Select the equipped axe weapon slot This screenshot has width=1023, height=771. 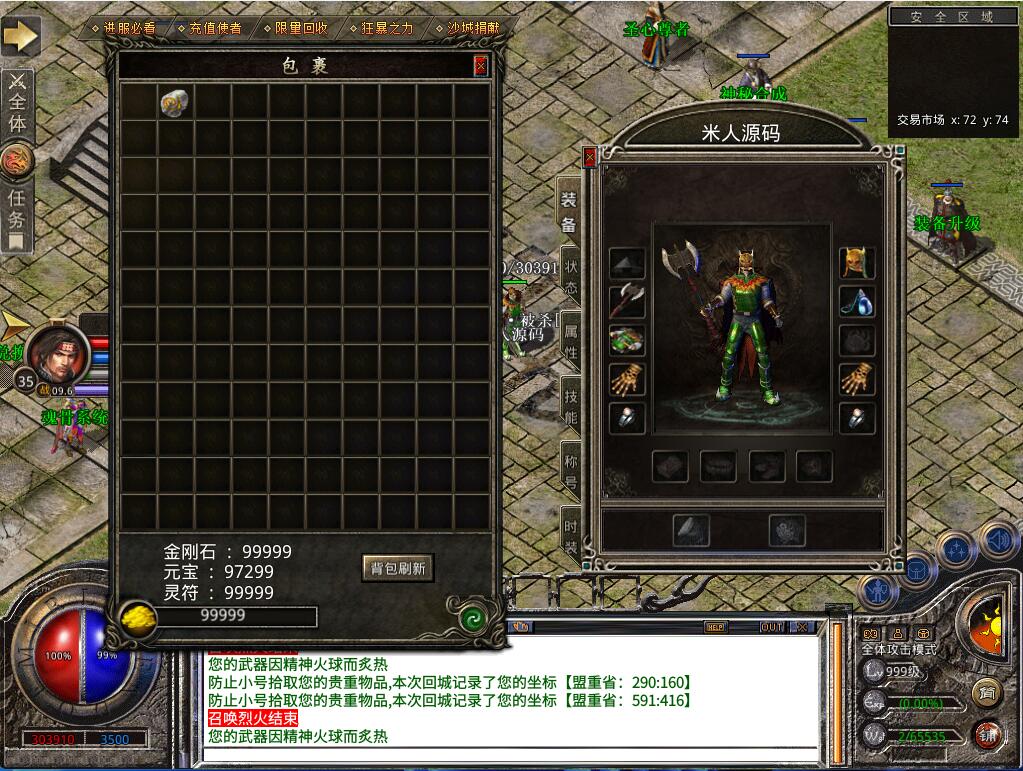point(627,301)
